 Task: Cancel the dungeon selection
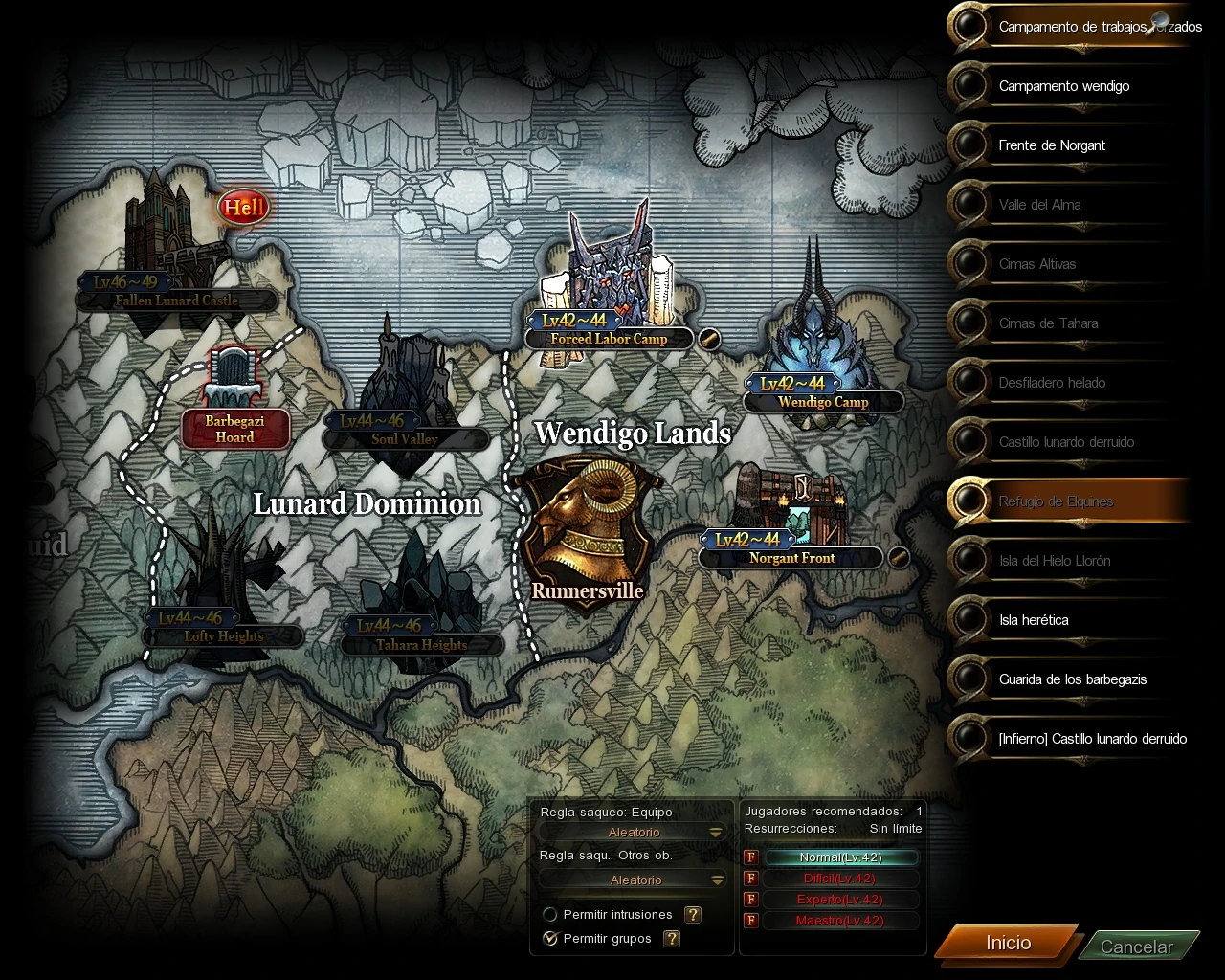pos(1136,947)
